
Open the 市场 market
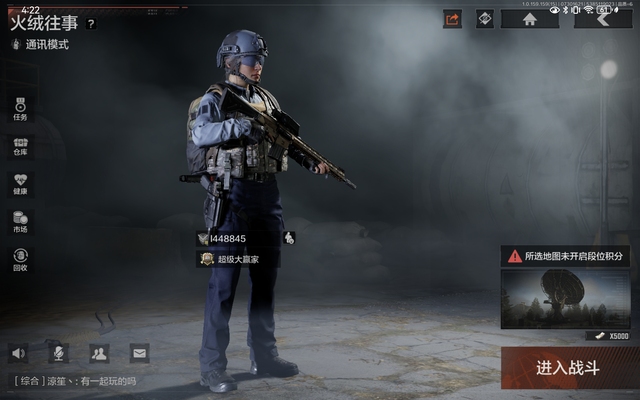click(x=20, y=222)
